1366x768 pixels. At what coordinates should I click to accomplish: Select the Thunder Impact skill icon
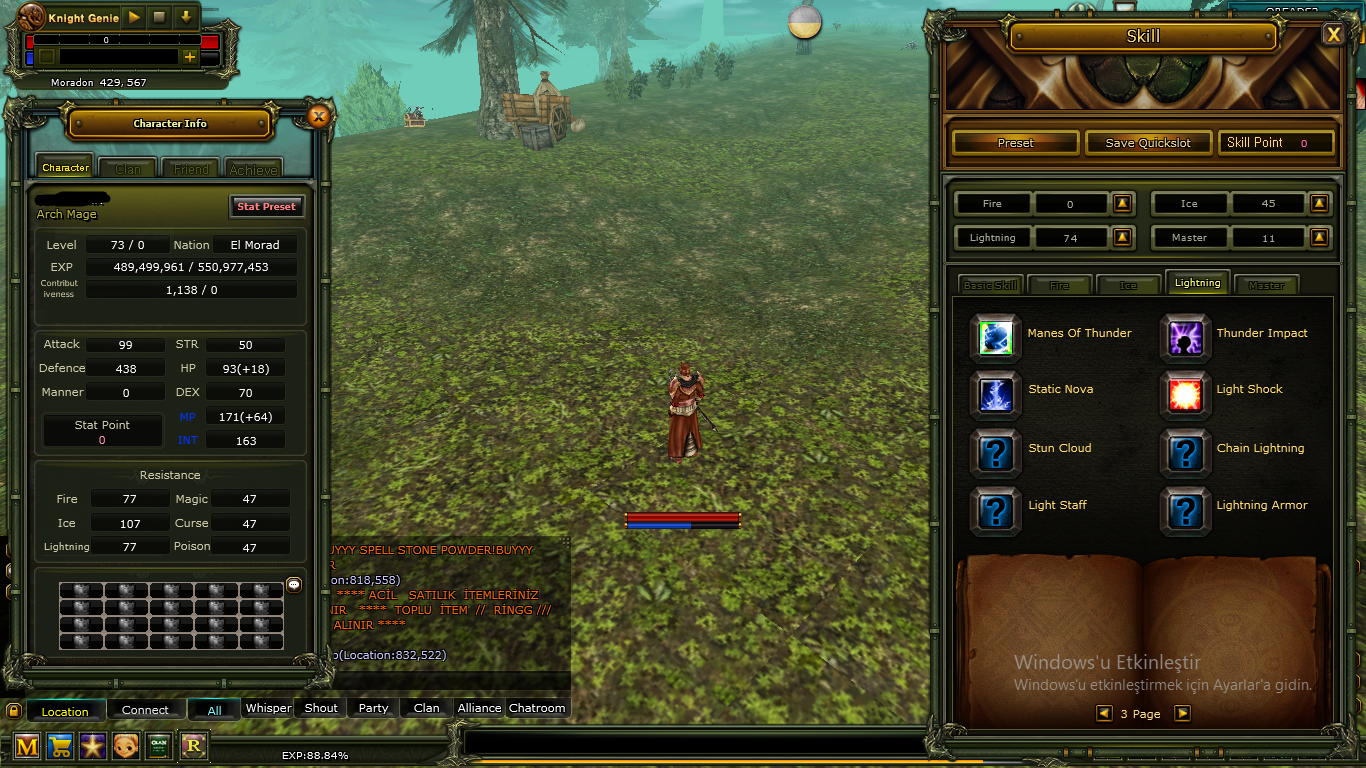pos(1185,338)
